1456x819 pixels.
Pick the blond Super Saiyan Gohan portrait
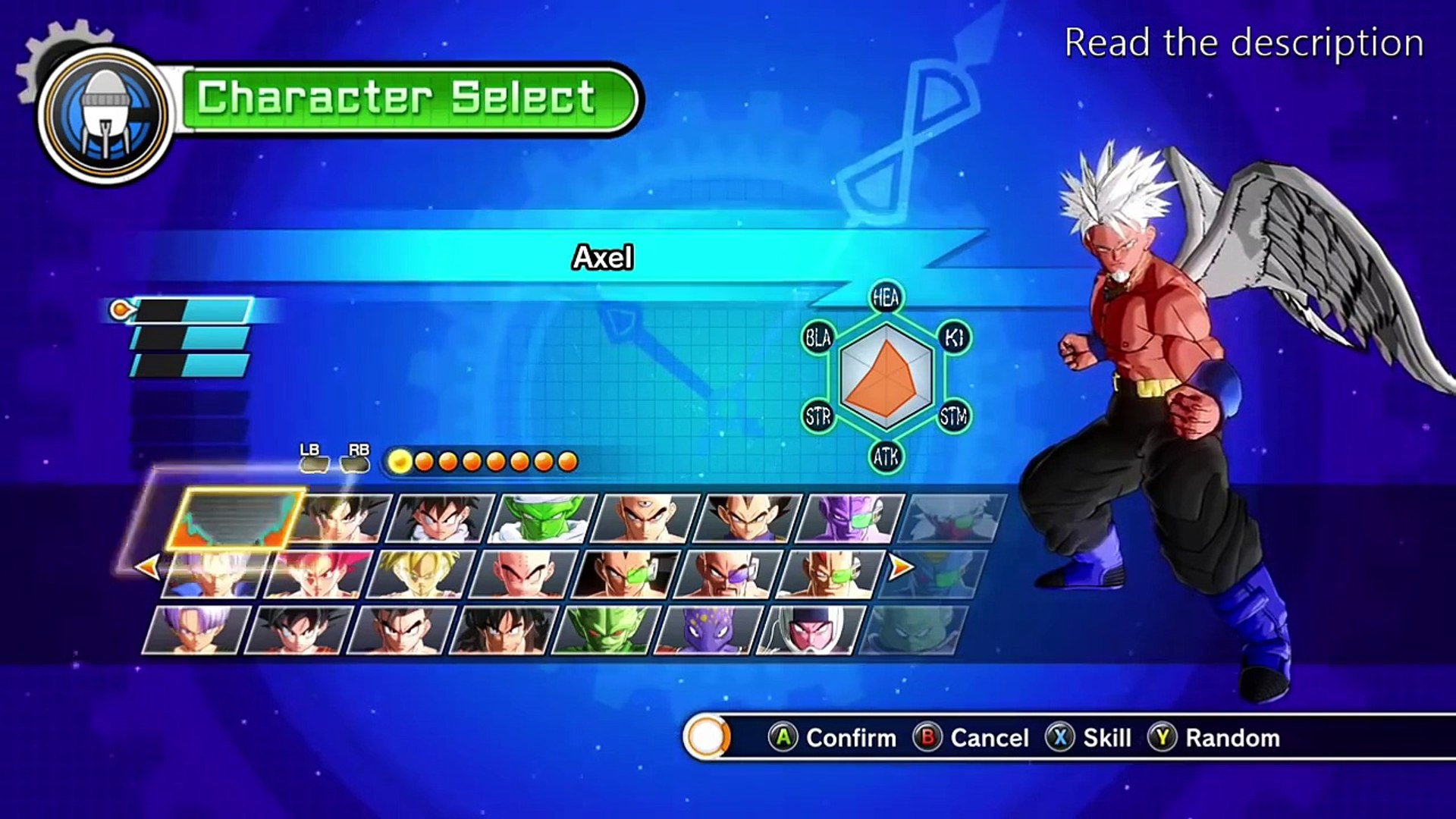pos(421,574)
